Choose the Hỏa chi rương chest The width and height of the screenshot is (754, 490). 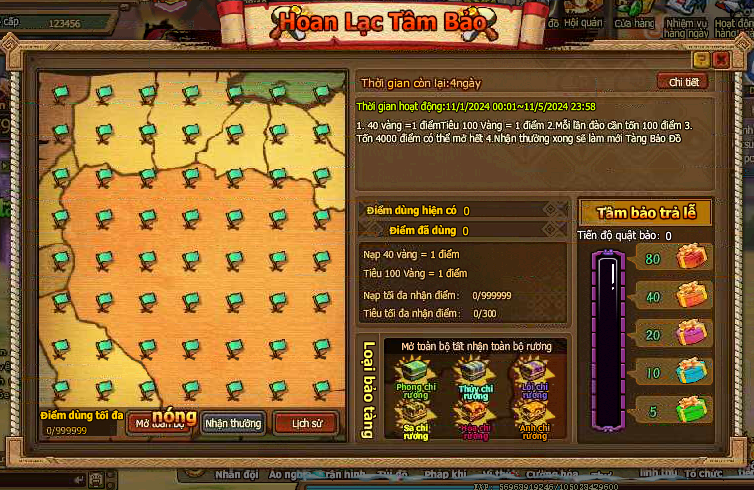473,416
